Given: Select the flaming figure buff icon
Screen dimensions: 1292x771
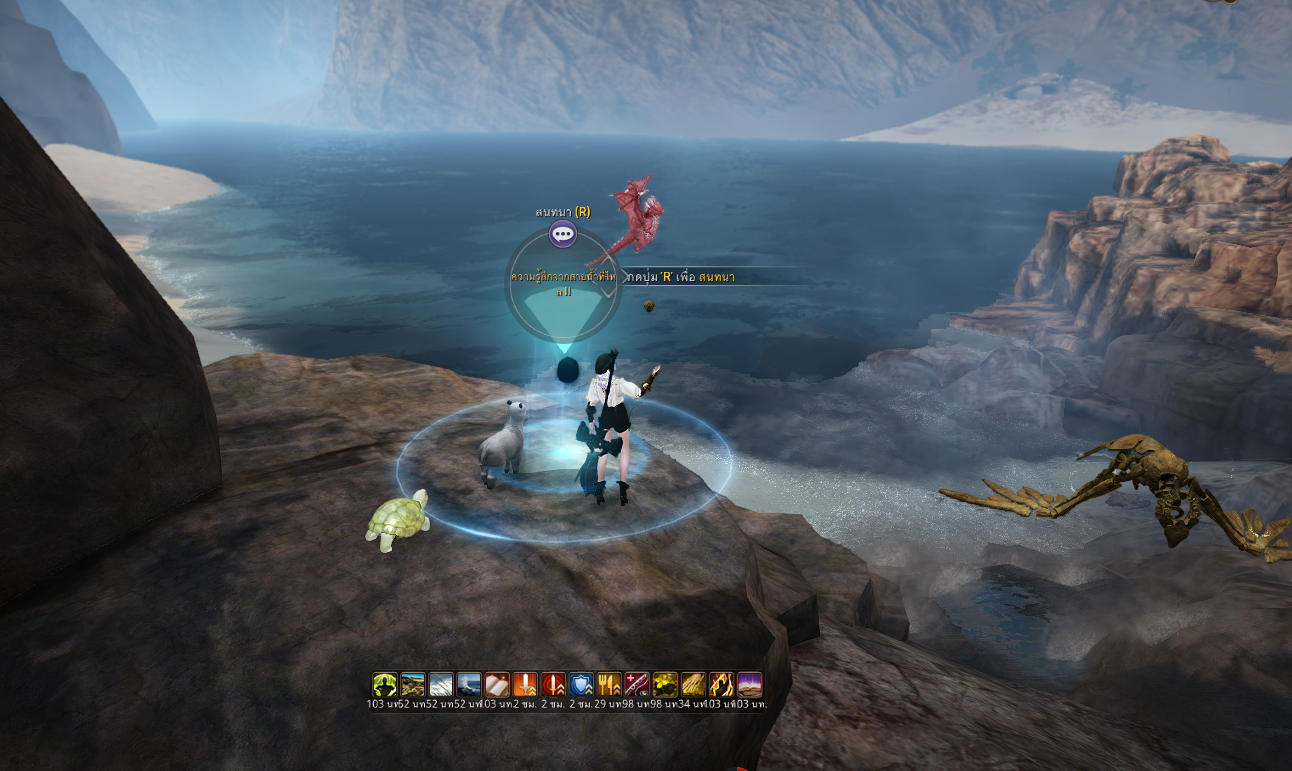Looking at the screenshot, I should (x=721, y=684).
